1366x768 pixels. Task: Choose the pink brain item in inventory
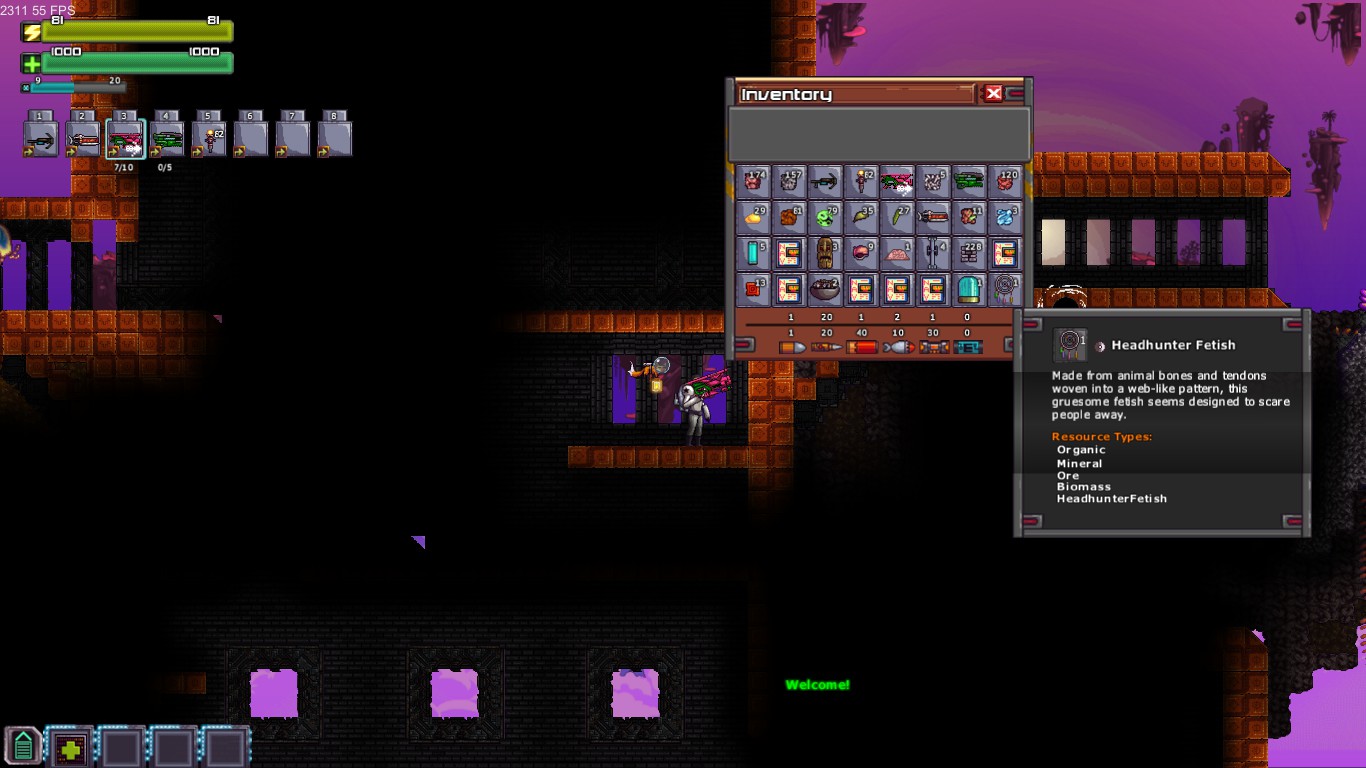pos(897,254)
